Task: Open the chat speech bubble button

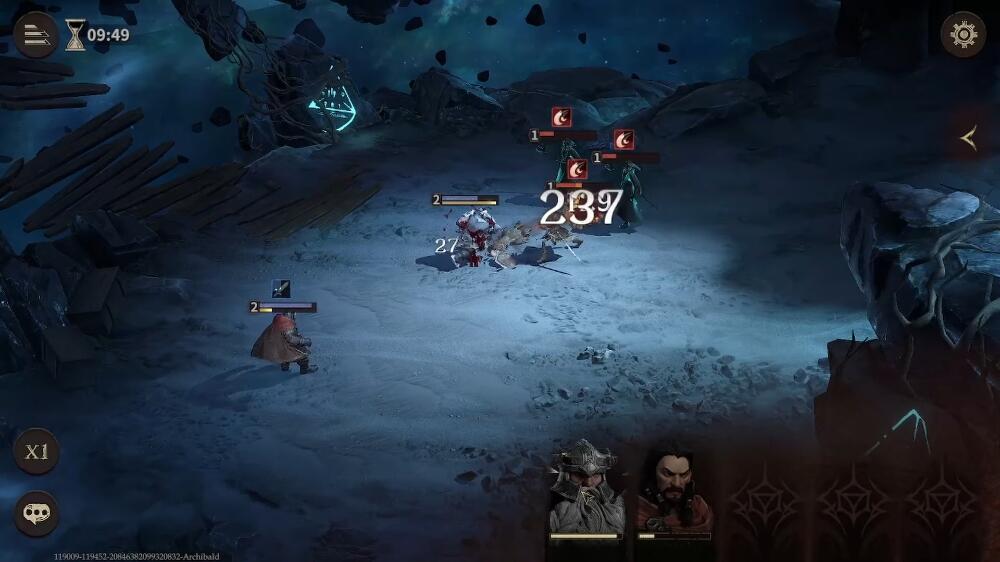Action: (36, 513)
